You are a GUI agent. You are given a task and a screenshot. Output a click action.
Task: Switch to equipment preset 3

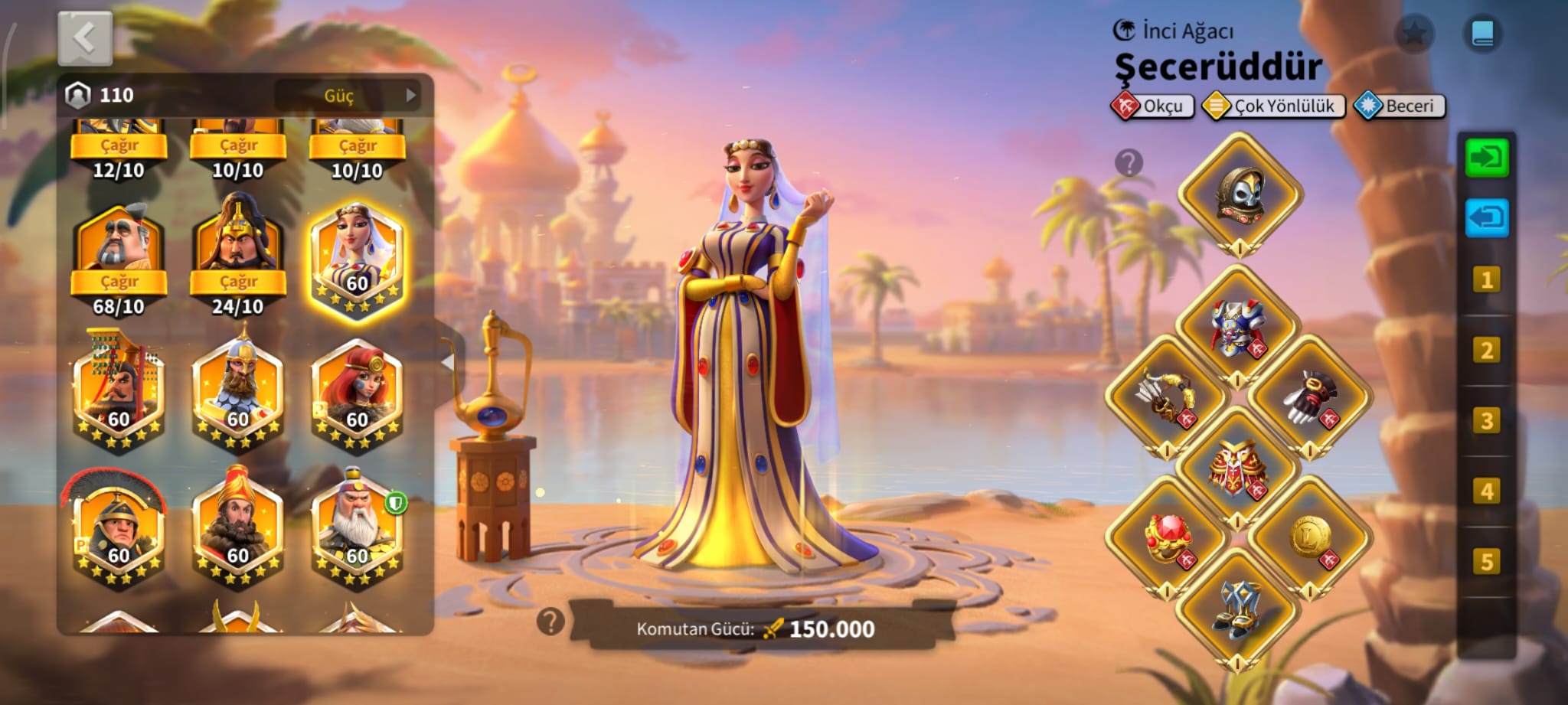1486,421
